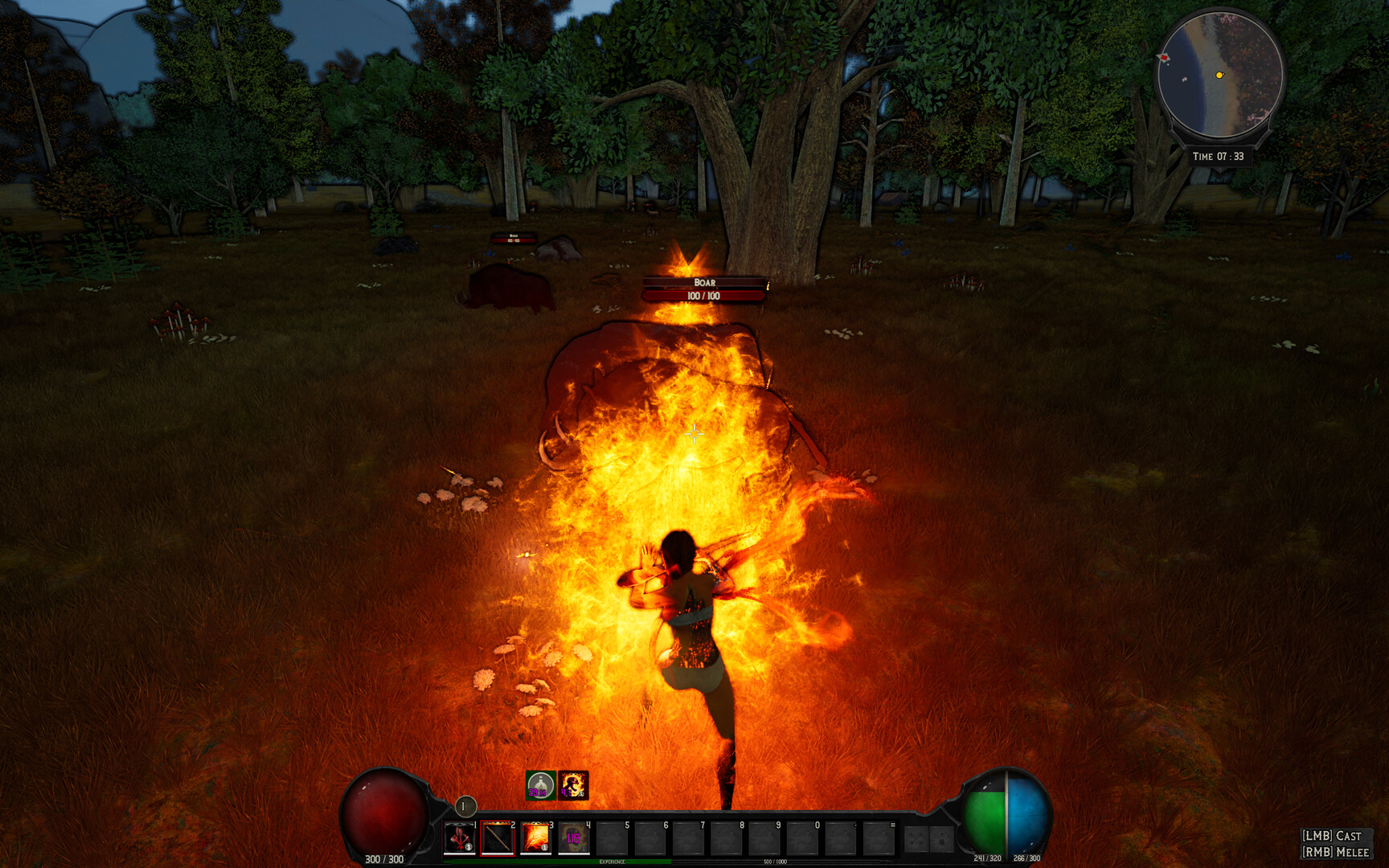1389x868 pixels.
Task: Open the inventory bag icon near the hotbar
Action: [x=943, y=840]
